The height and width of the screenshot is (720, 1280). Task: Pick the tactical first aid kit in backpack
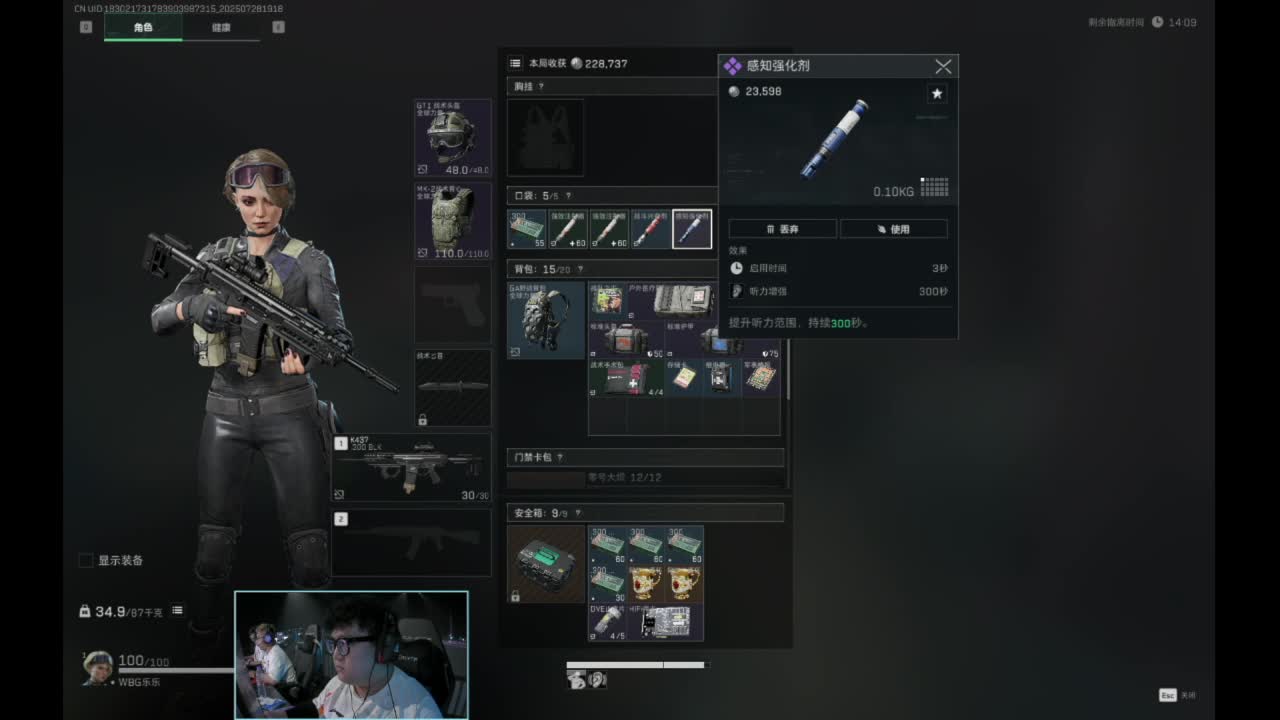(x=626, y=378)
